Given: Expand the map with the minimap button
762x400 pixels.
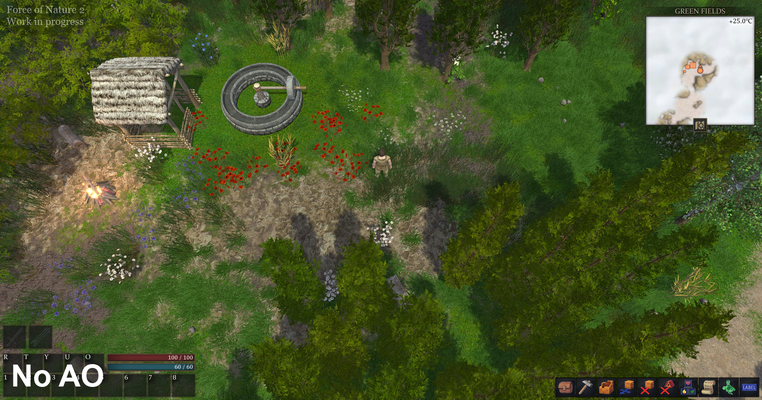Looking at the screenshot, I should 700,125.
